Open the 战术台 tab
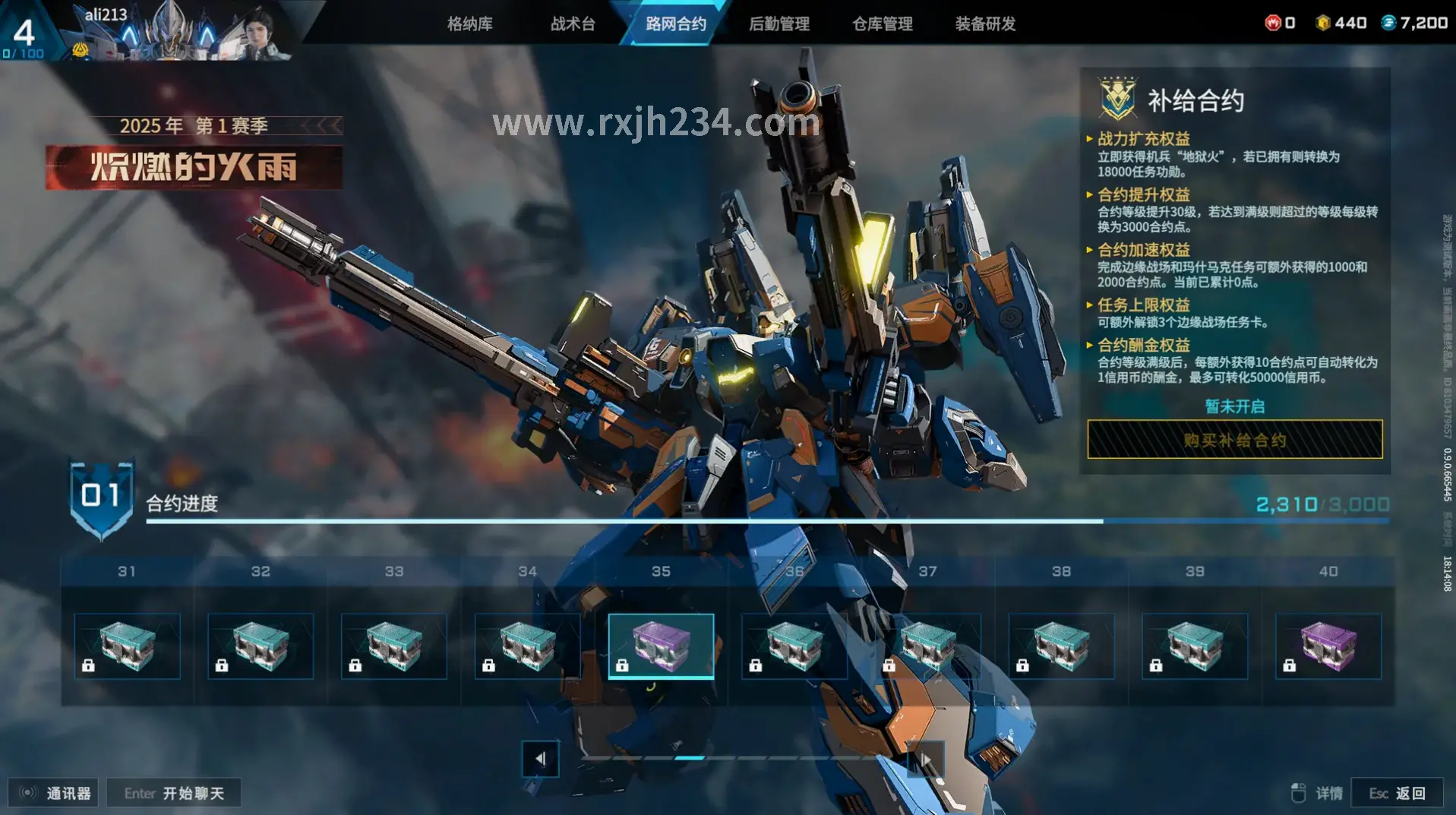 573,24
